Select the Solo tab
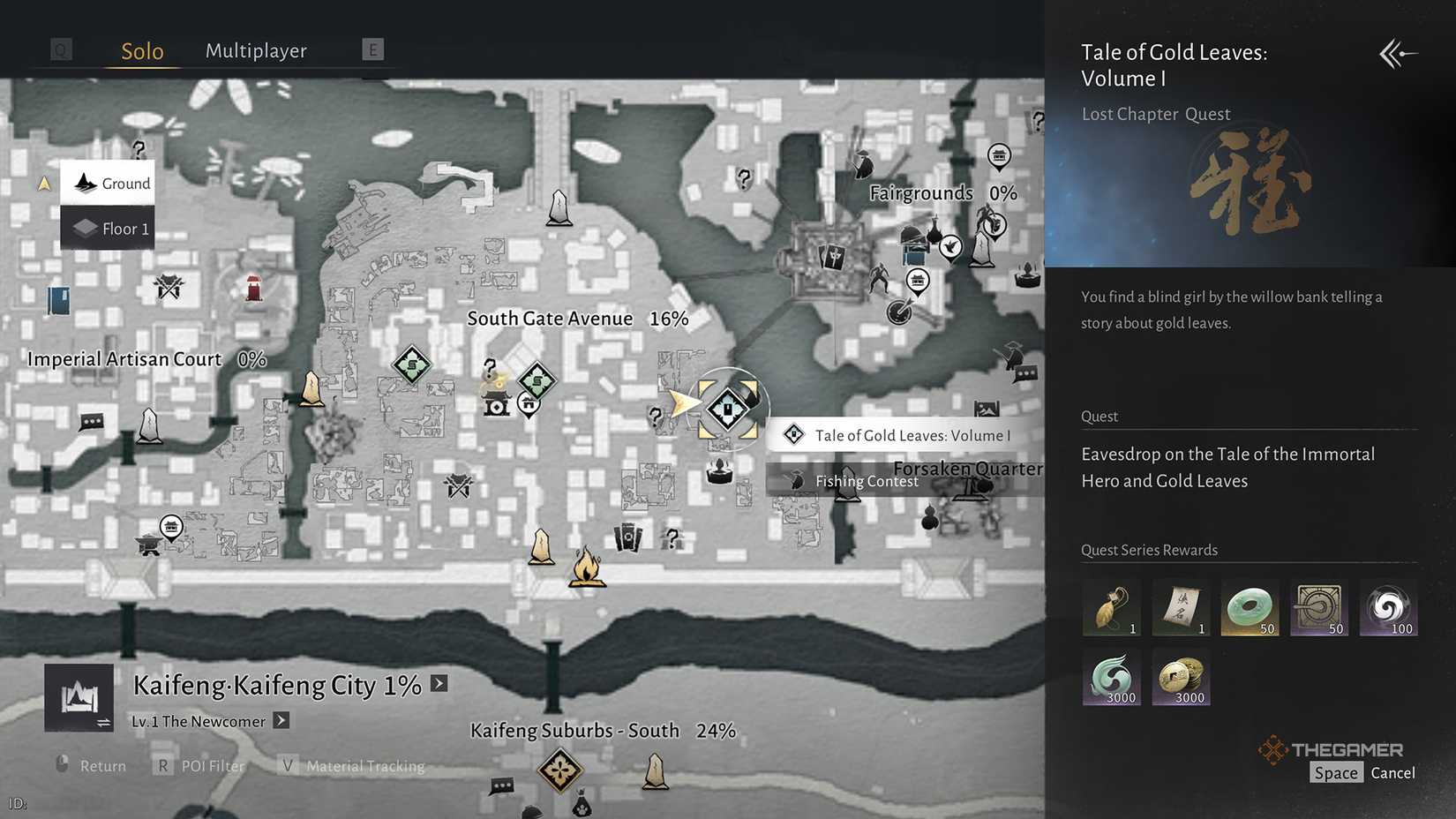The width and height of the screenshot is (1456, 819). [141, 51]
